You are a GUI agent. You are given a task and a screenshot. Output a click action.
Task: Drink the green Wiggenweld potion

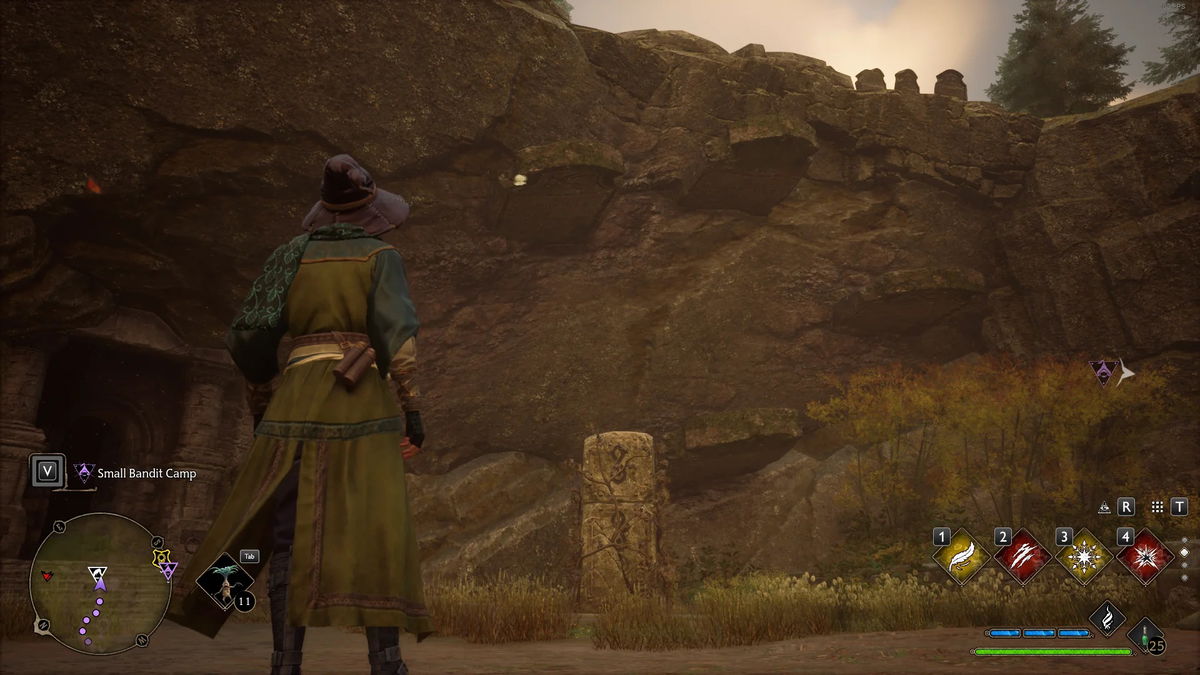(1144, 635)
